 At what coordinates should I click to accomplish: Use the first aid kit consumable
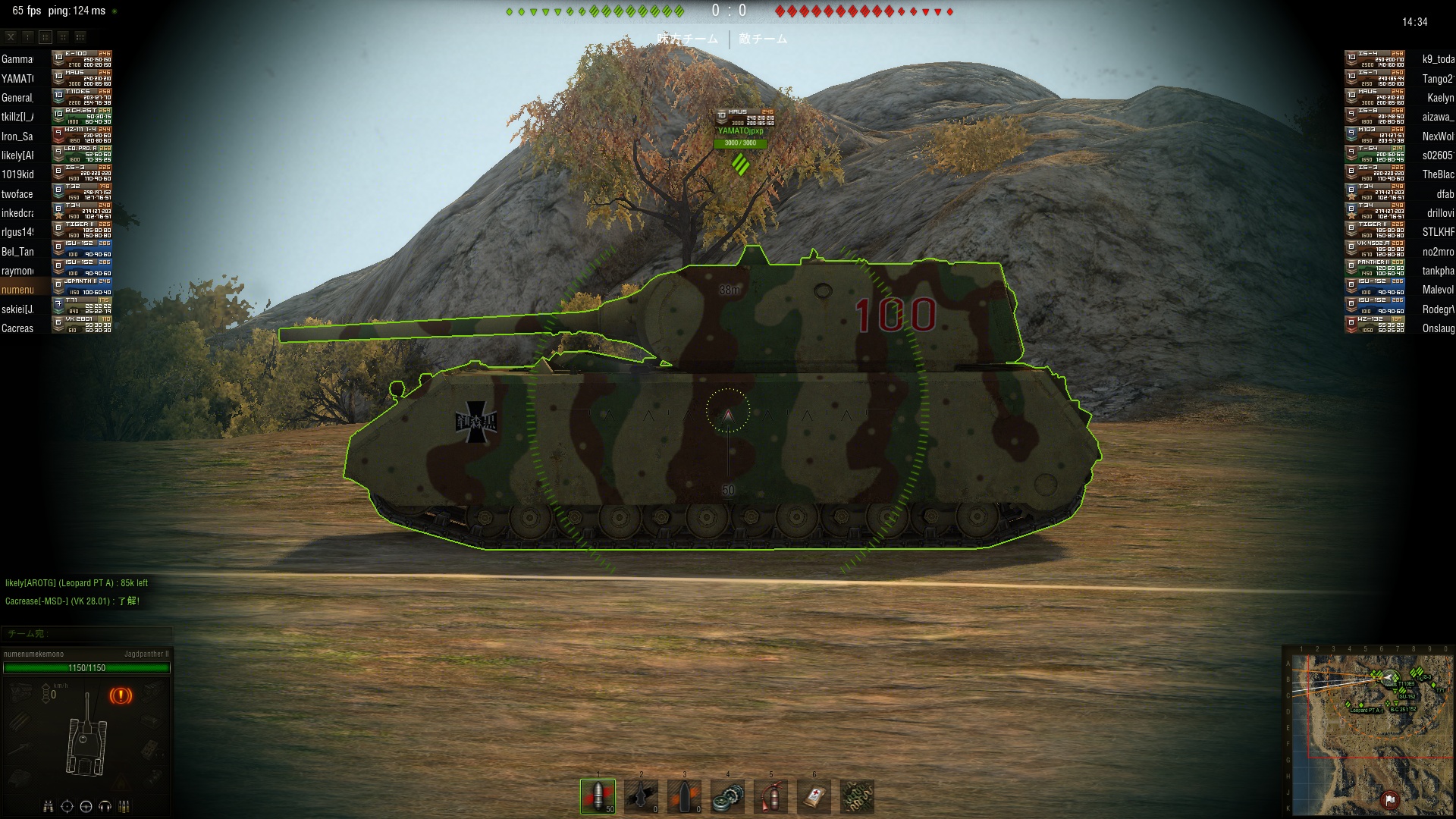point(814,796)
